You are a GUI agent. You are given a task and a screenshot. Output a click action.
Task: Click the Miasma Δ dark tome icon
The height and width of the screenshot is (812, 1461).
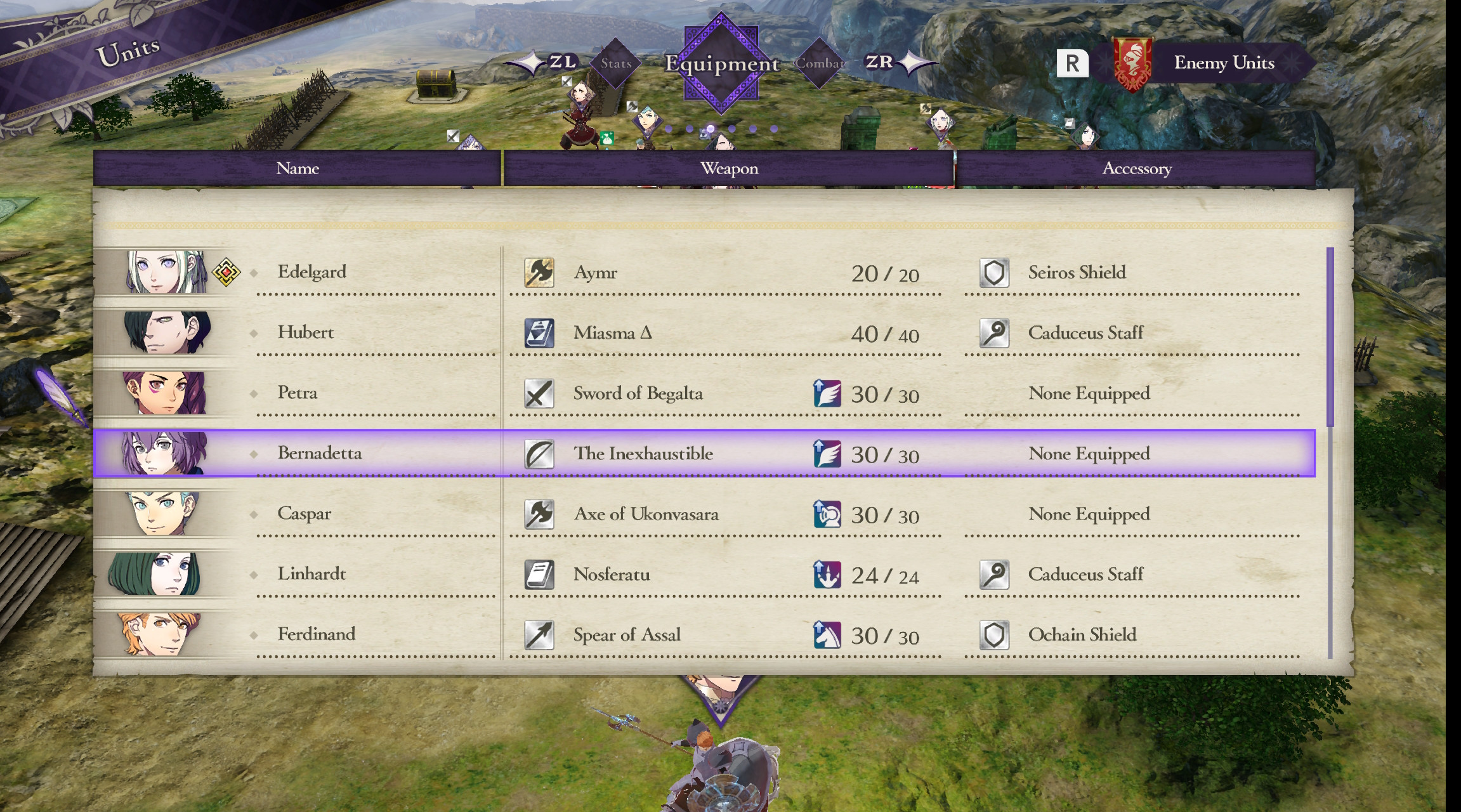(x=539, y=332)
